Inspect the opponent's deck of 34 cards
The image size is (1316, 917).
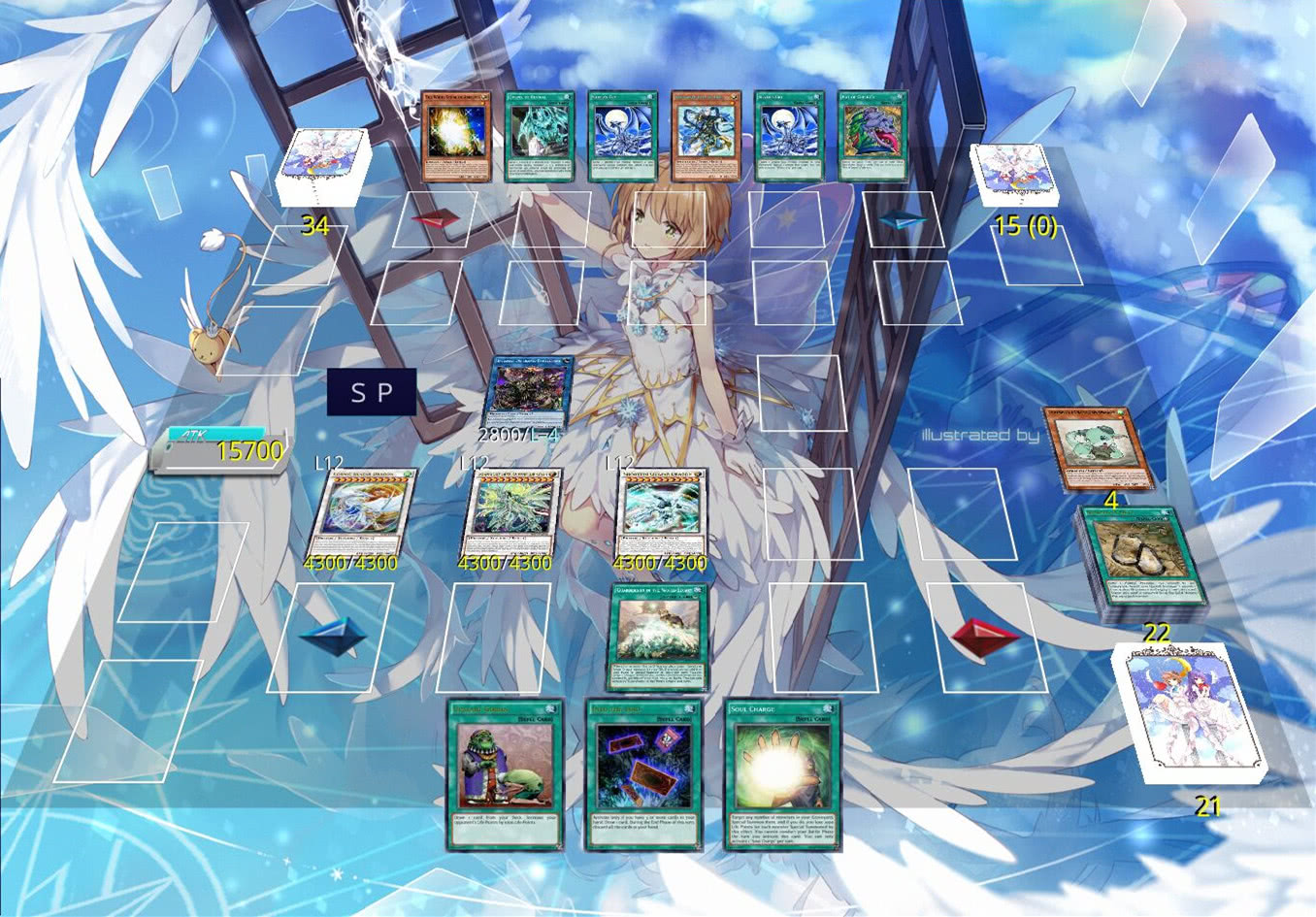[x=321, y=167]
